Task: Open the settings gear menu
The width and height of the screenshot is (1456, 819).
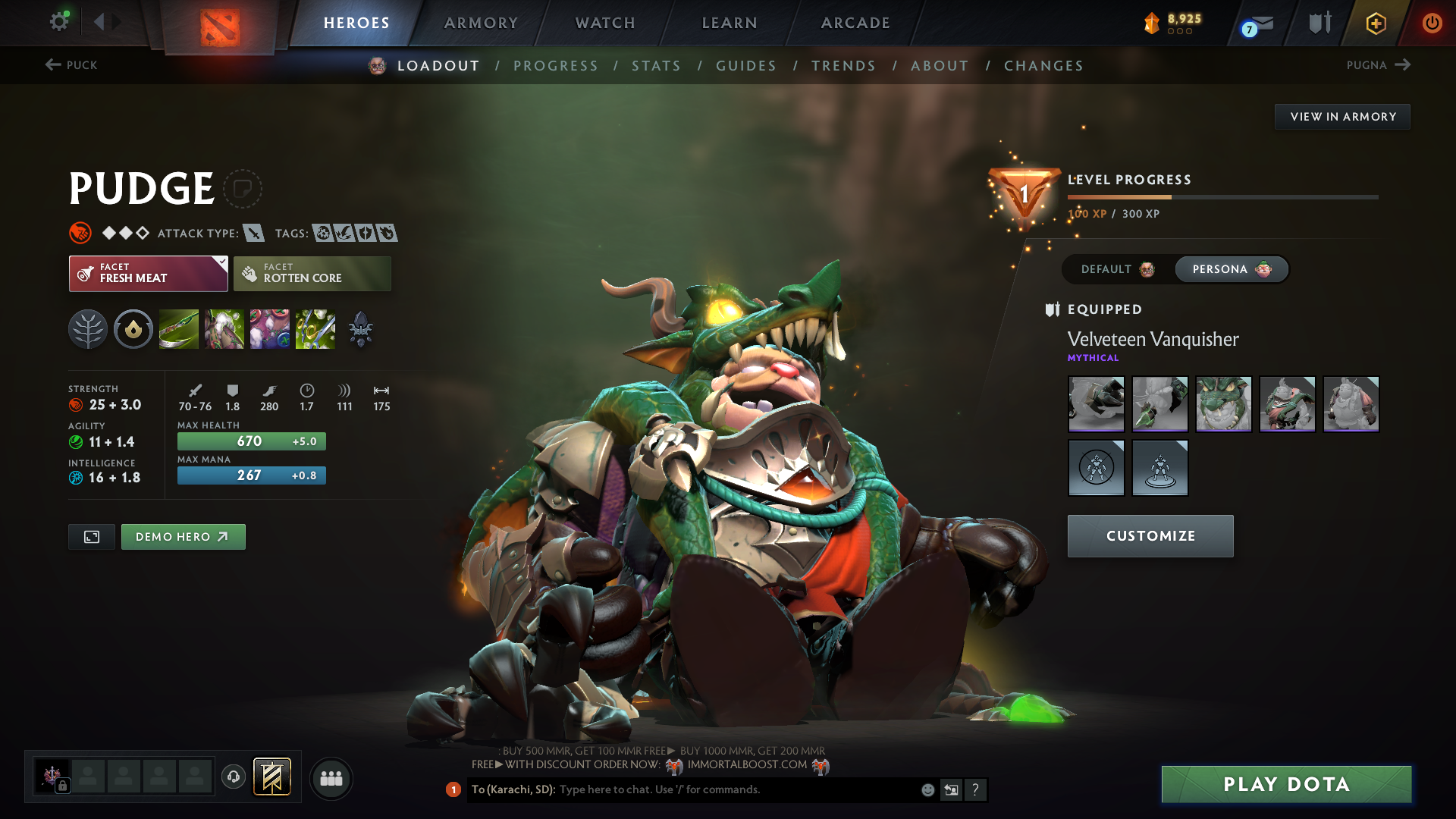Action: 58,21
